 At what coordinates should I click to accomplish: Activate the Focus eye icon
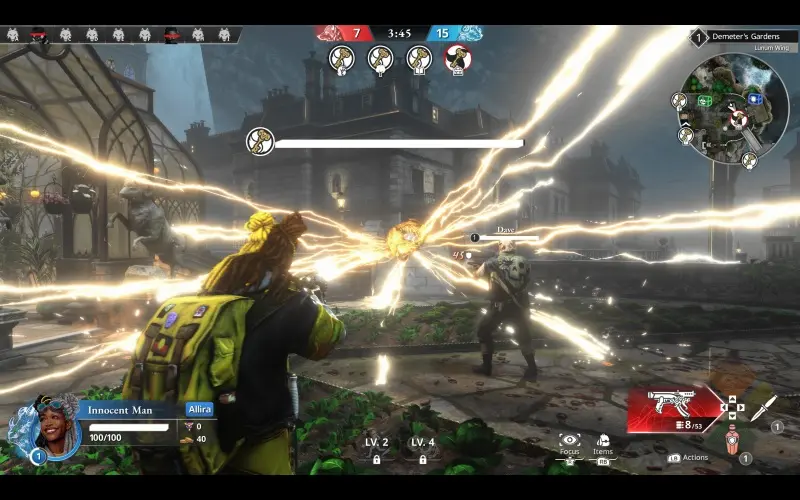570,441
